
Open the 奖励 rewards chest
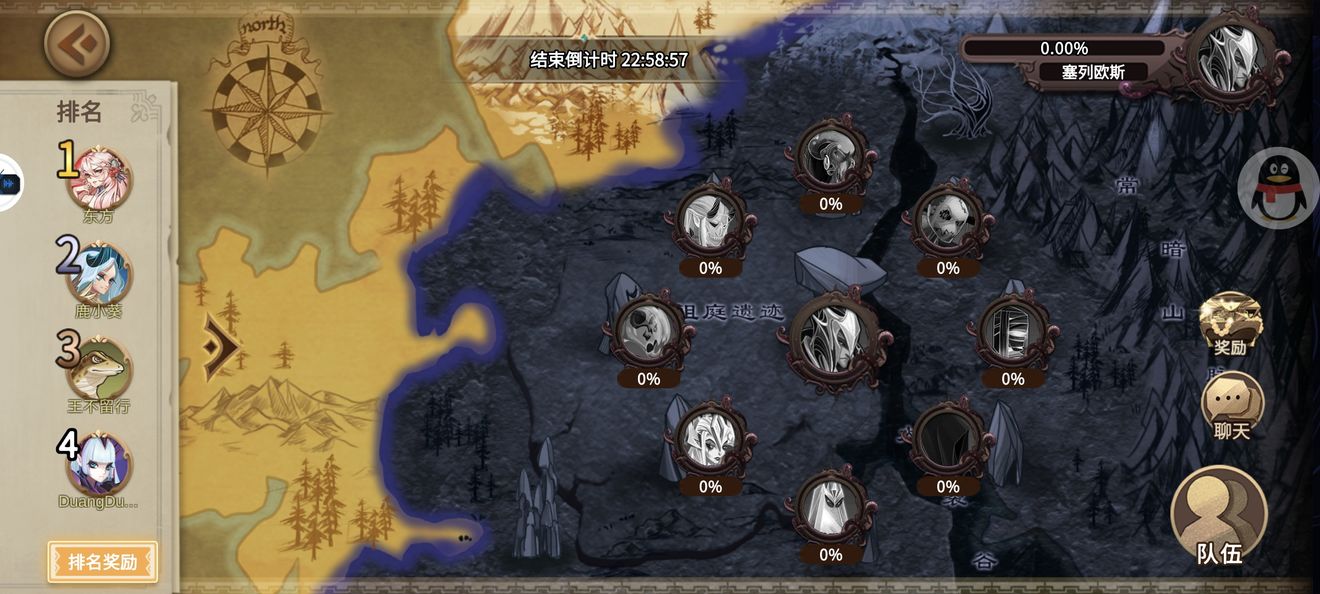coord(1230,323)
